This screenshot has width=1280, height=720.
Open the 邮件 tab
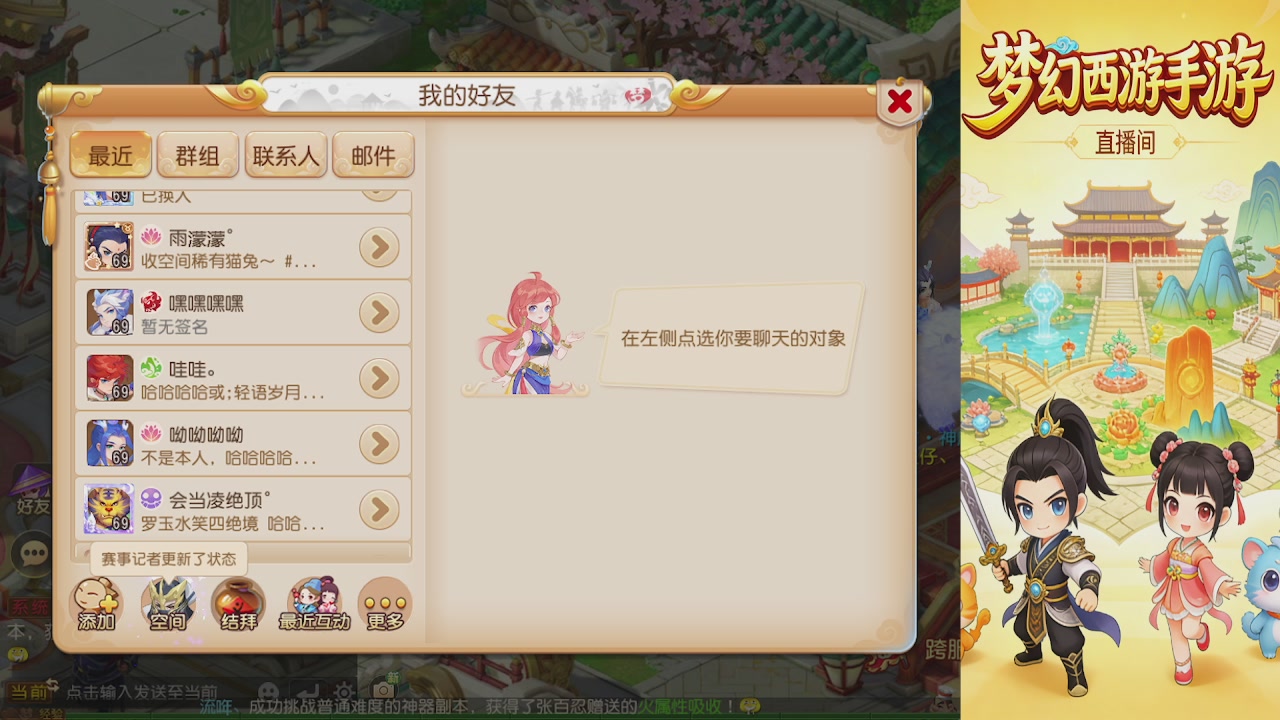click(x=374, y=155)
